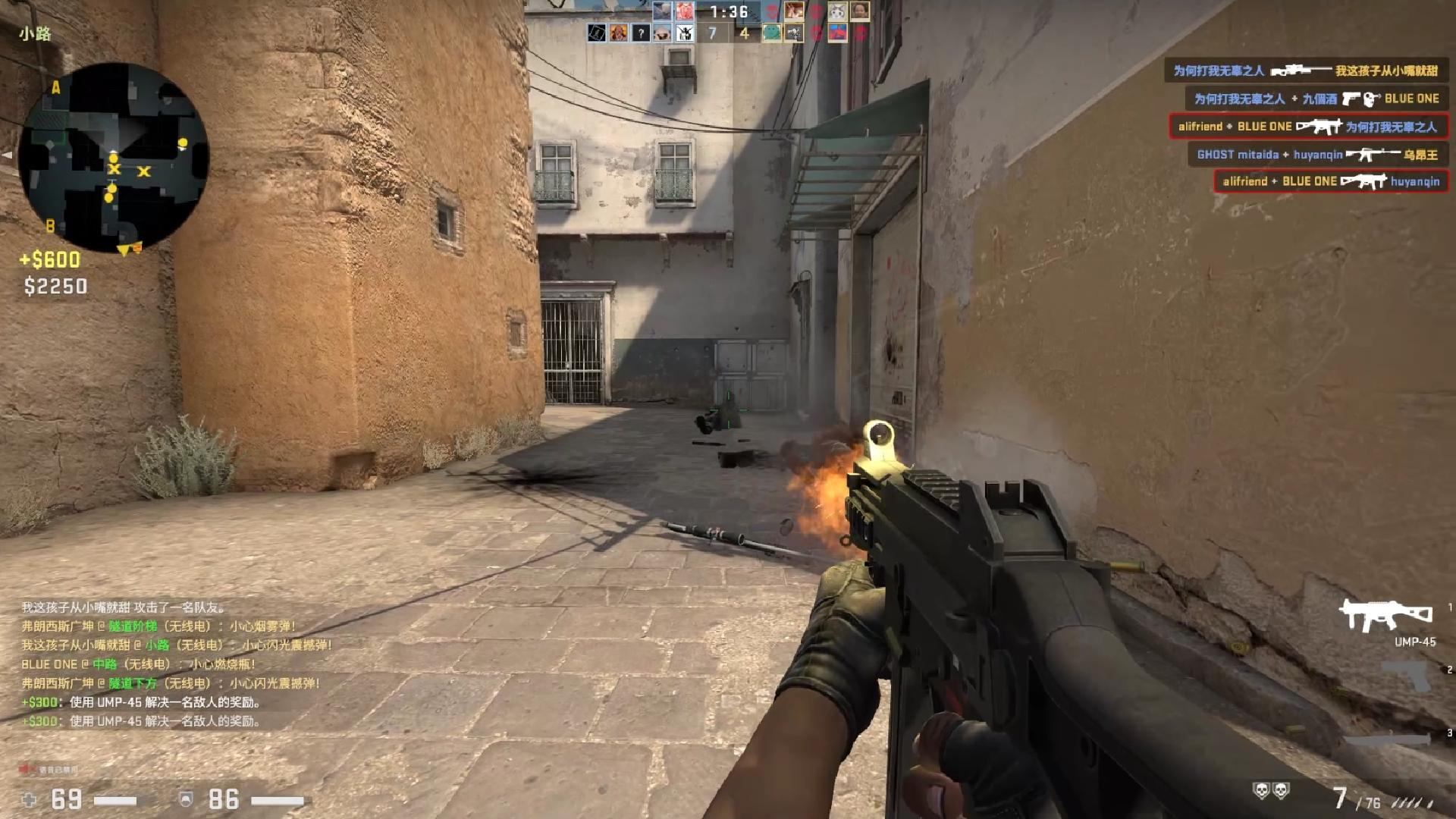Click the circular radar minimap
This screenshot has width=1456, height=819.
114,158
